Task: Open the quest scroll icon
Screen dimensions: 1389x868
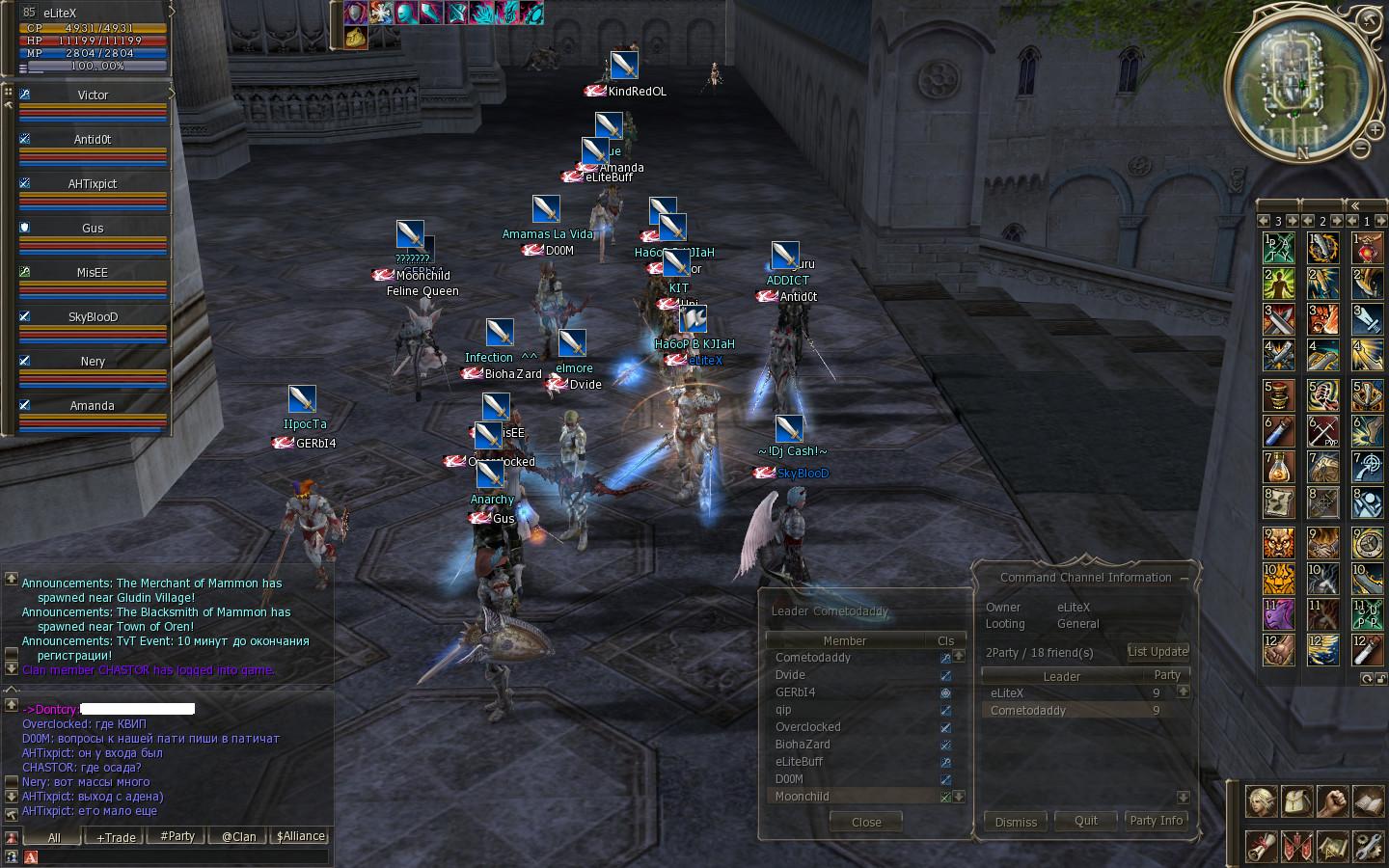Action: 1262,846
